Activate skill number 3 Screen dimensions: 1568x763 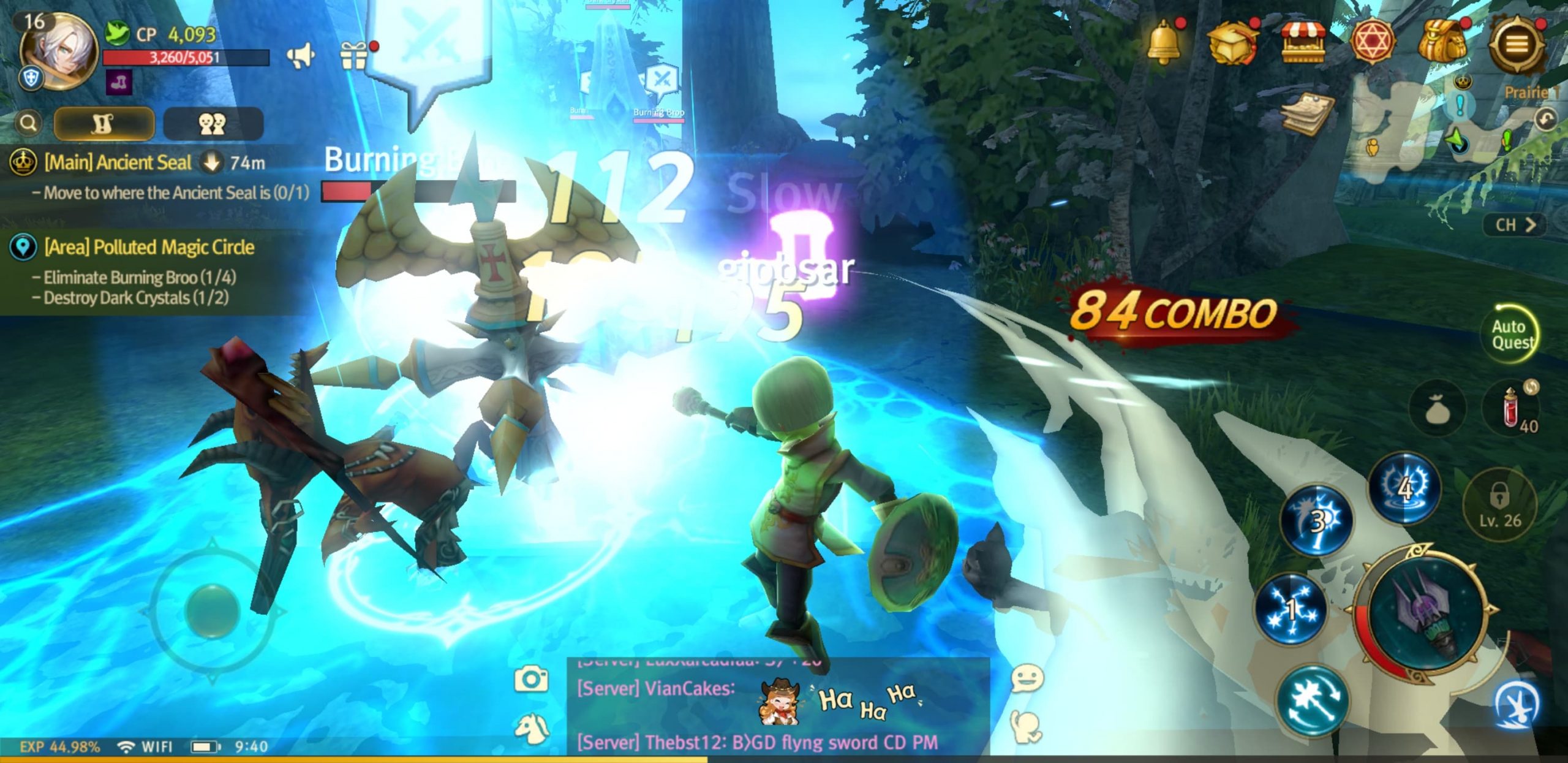pyautogui.click(x=1316, y=521)
